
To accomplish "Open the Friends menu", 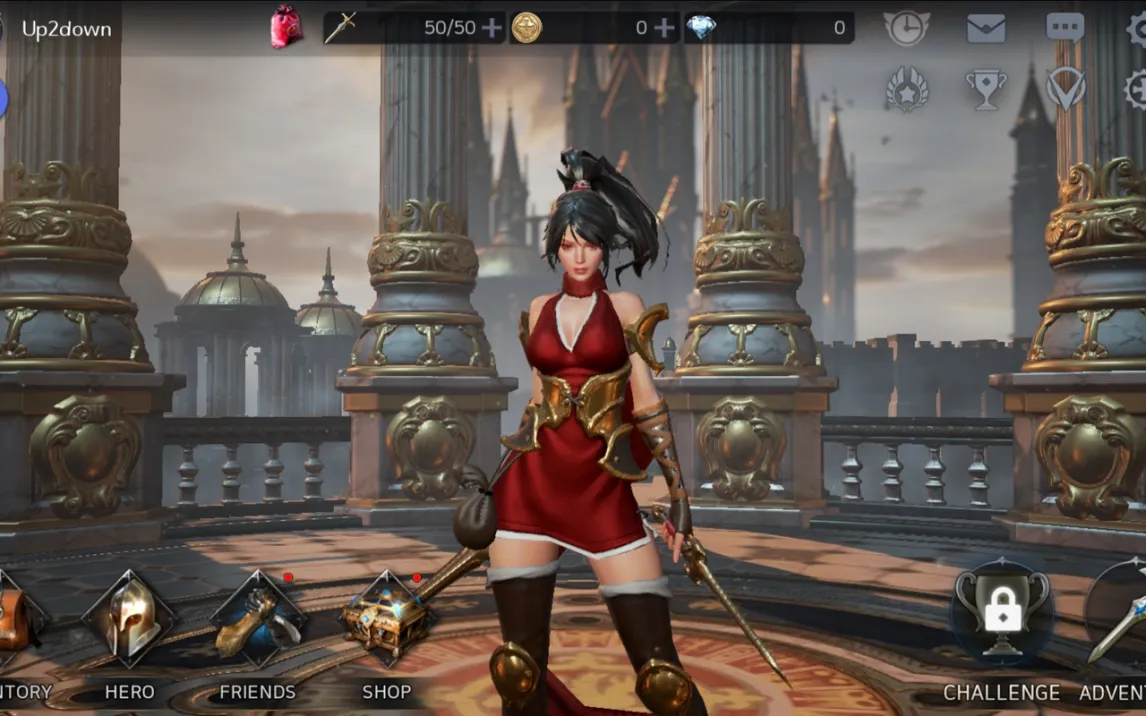I will coord(258,620).
